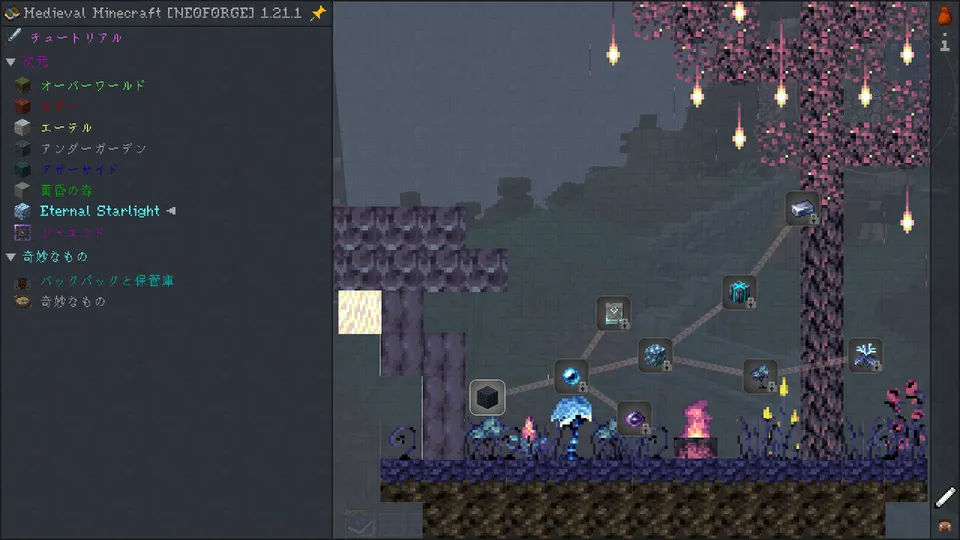Select the blue orb quest node
The image size is (960, 540).
(571, 376)
